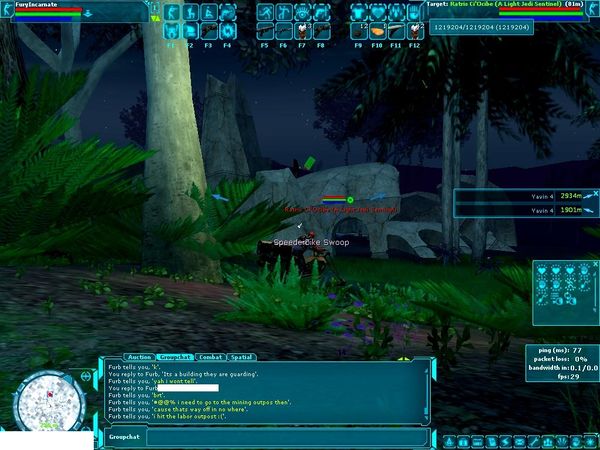Activate the F1 toolbar slot
Viewport: 600px width, 450px height.
(171, 32)
